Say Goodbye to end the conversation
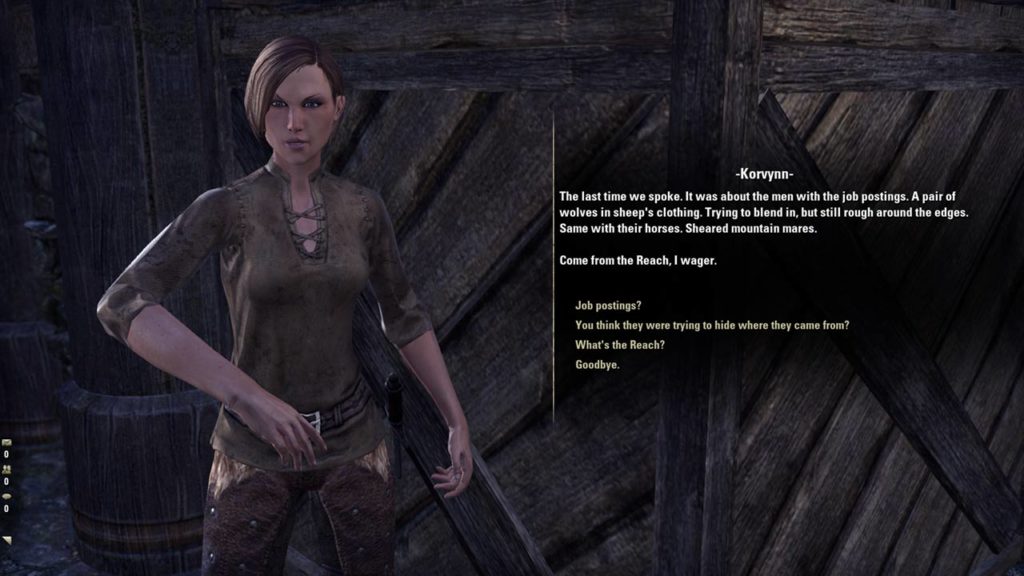 (597, 365)
